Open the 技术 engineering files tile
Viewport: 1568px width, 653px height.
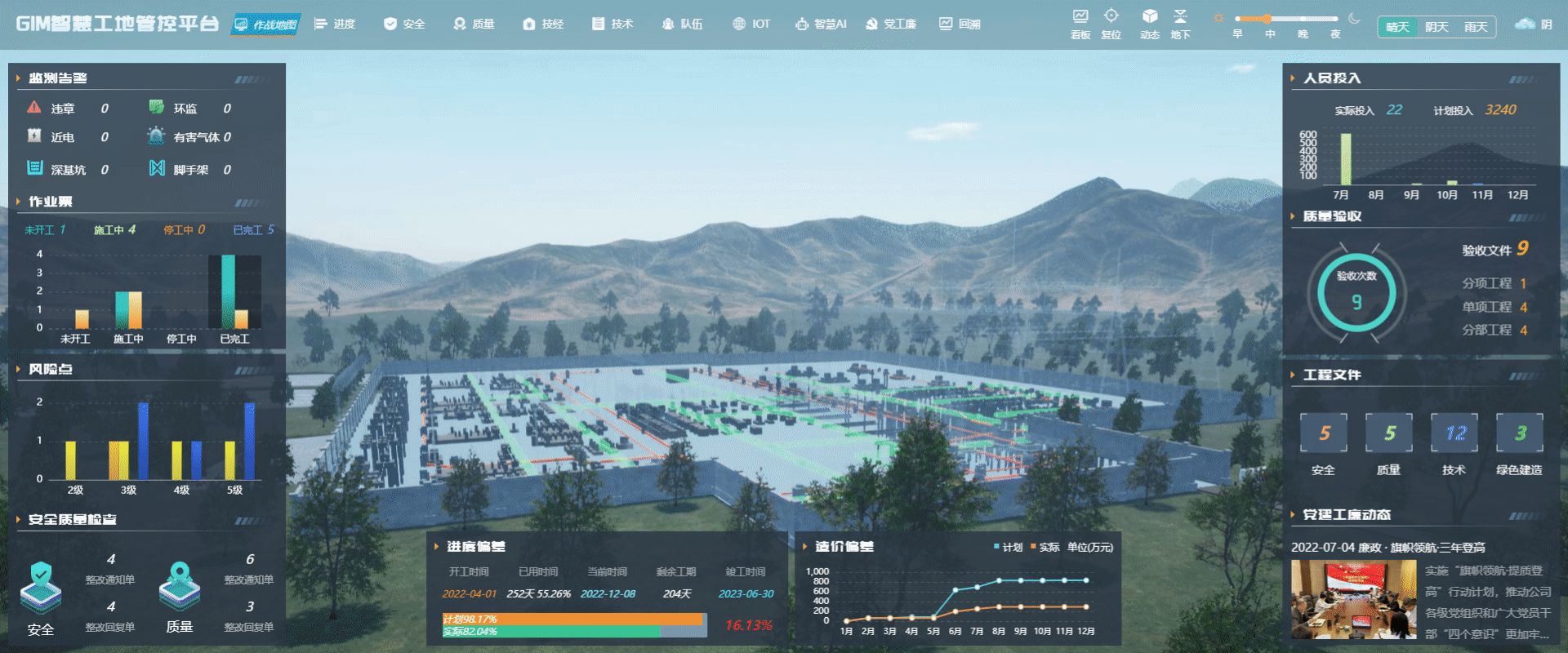tap(1454, 433)
